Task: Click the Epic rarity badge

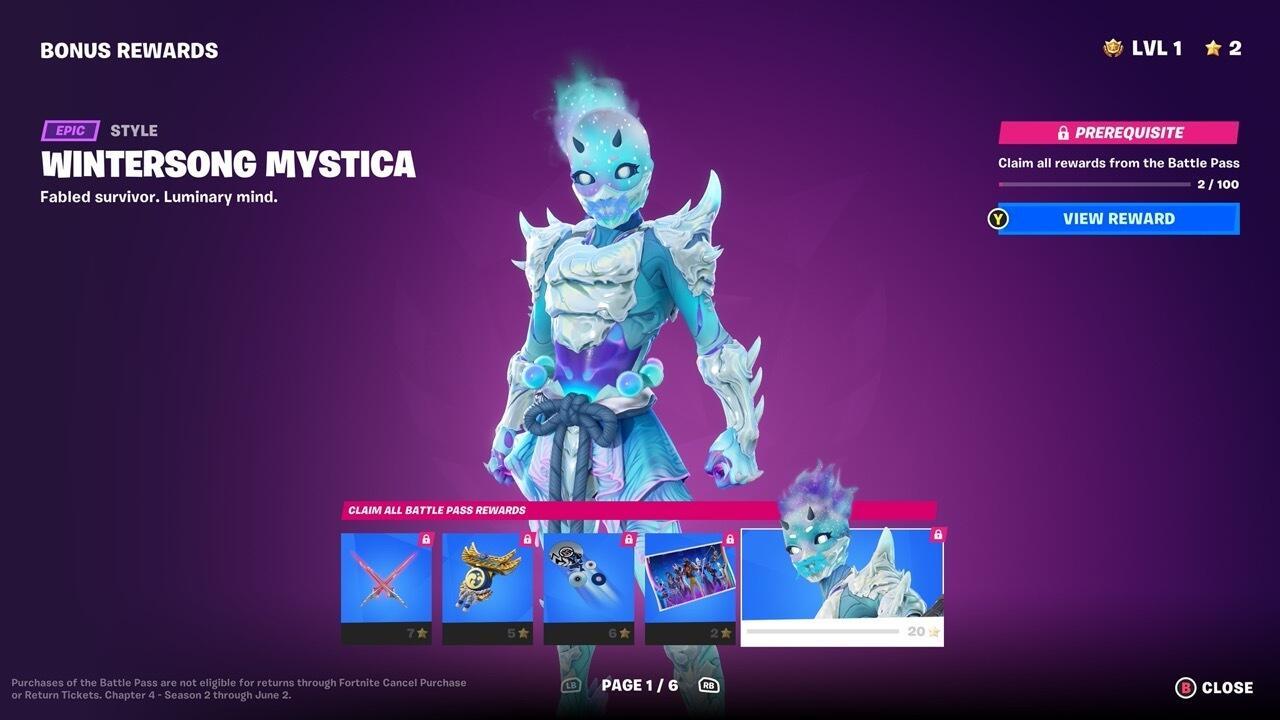Action: tap(69, 130)
